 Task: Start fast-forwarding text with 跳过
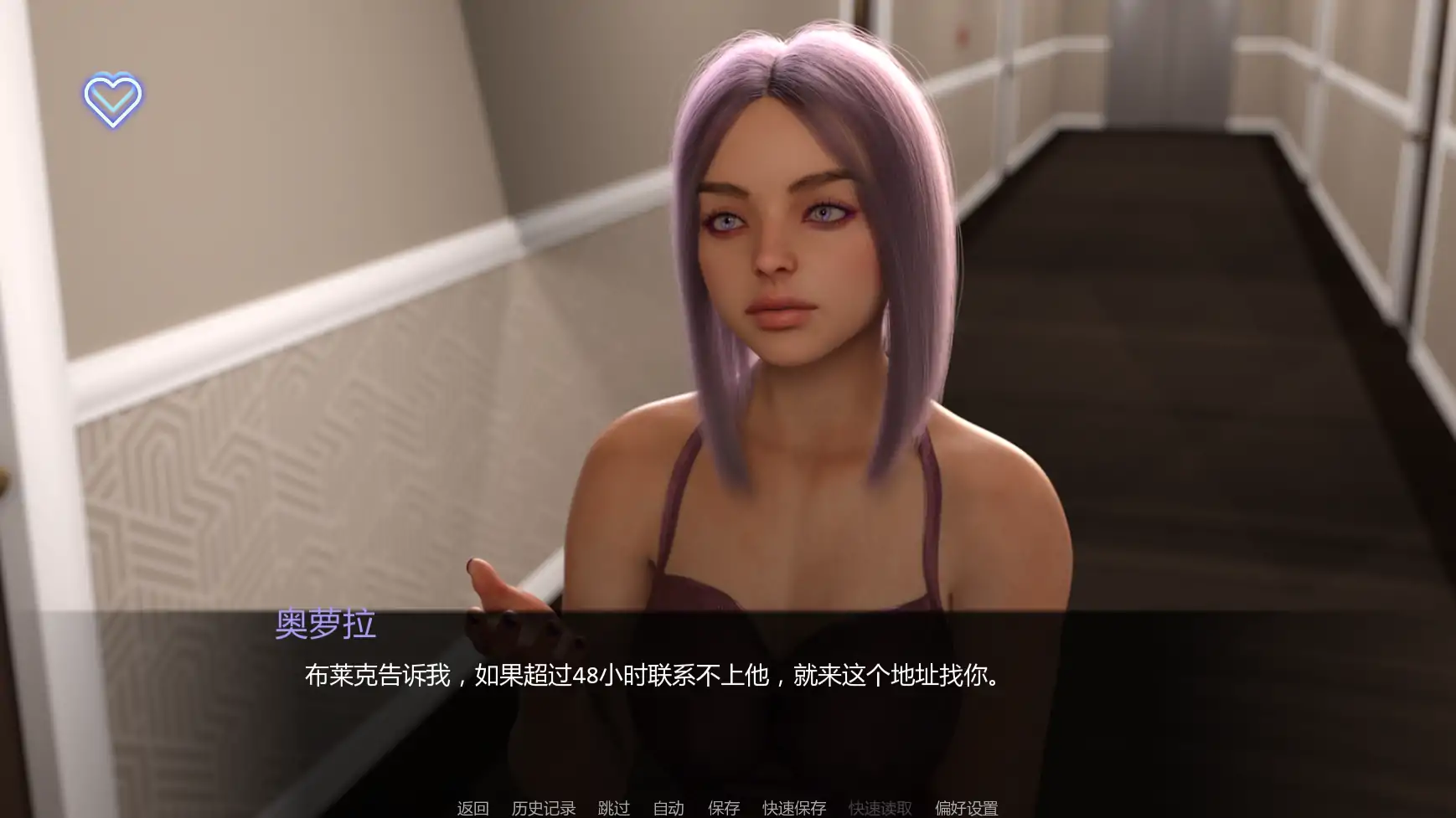613,809
